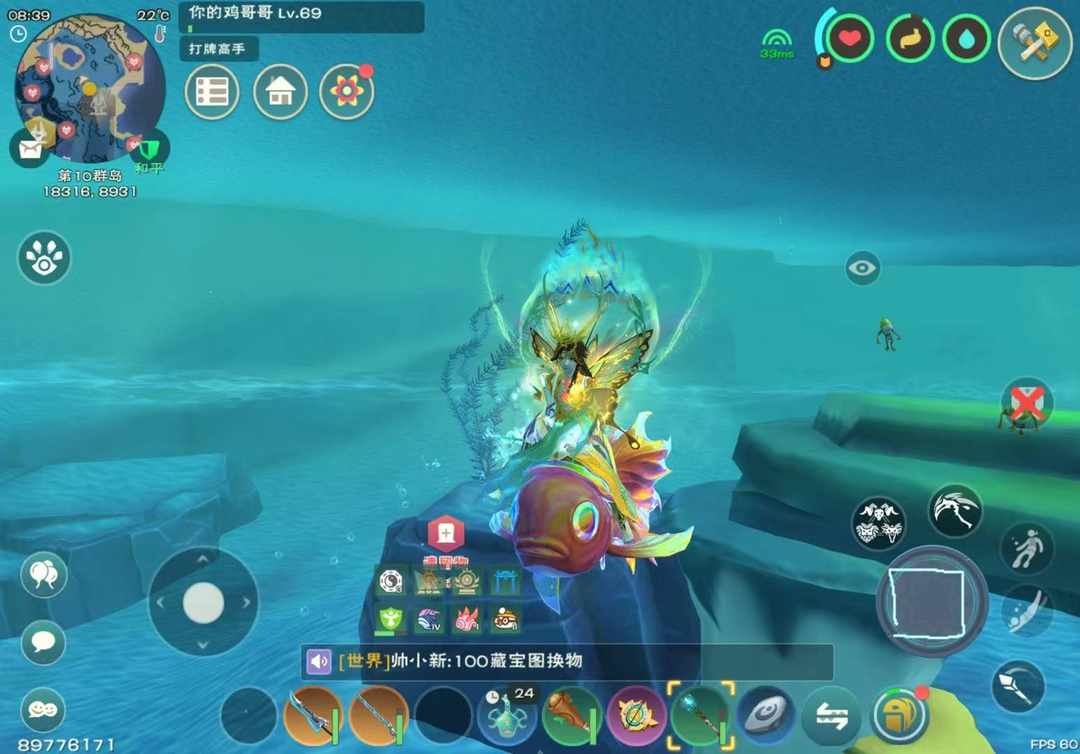Open the world chat message bar
This screenshot has height=754, width=1080.
point(566,662)
